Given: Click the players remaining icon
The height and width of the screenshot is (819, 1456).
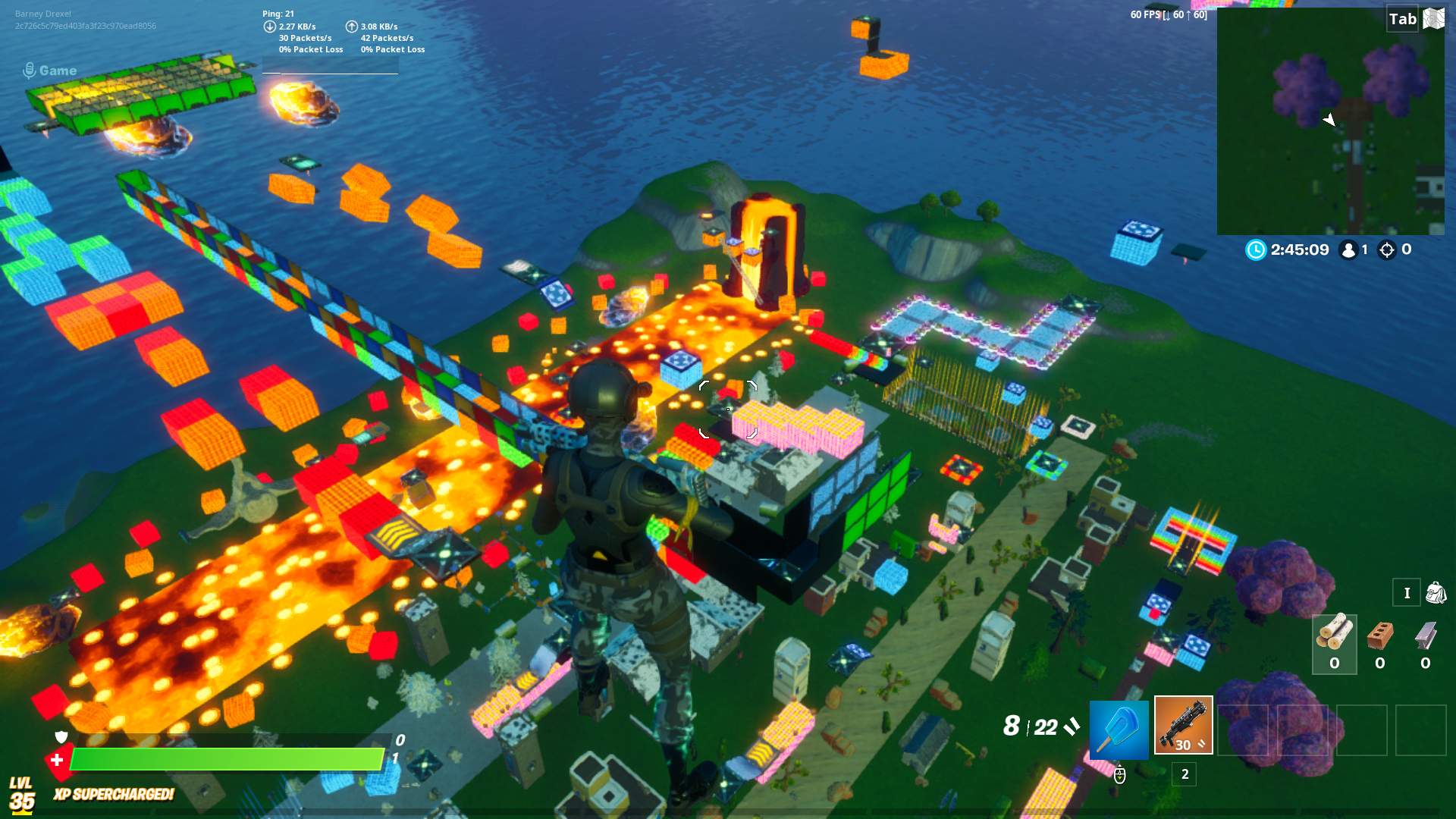Looking at the screenshot, I should (x=1348, y=249).
